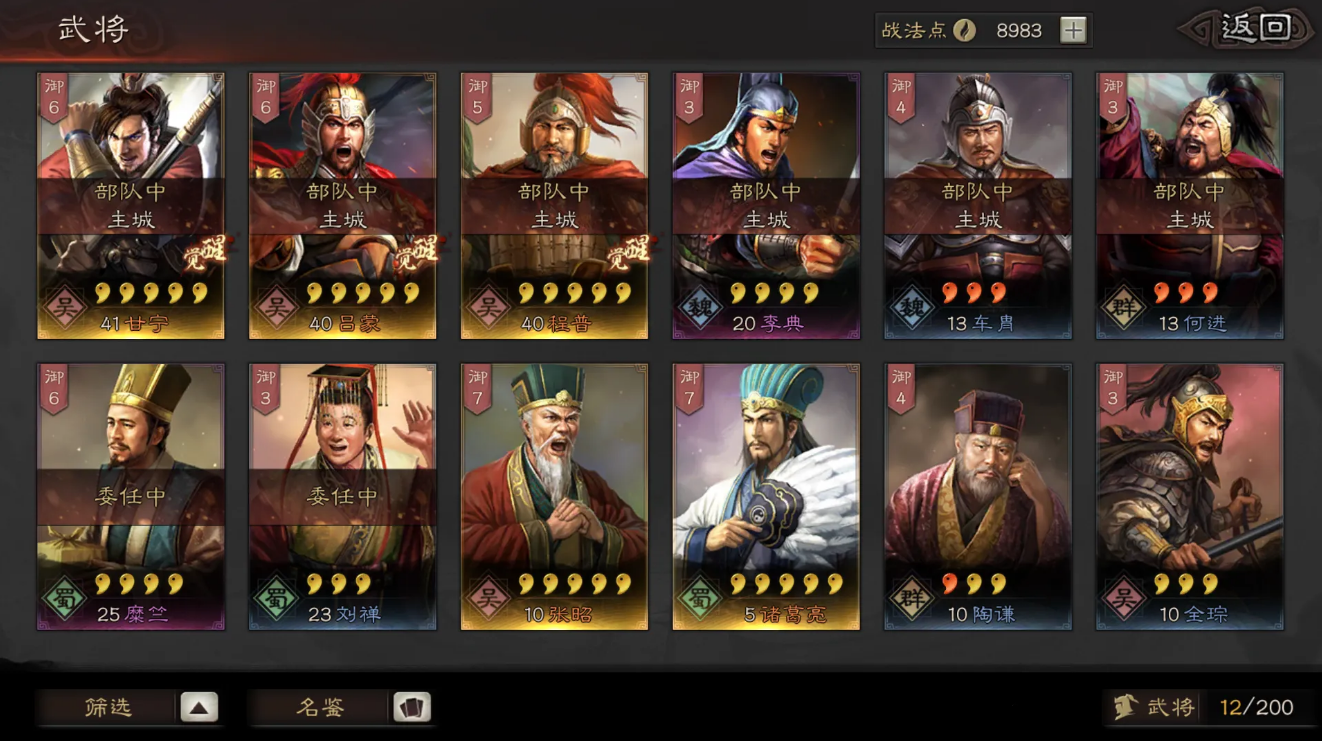This screenshot has width=1322, height=741.
Task: Open the 战法点 add (+) panel
Action: [1075, 30]
